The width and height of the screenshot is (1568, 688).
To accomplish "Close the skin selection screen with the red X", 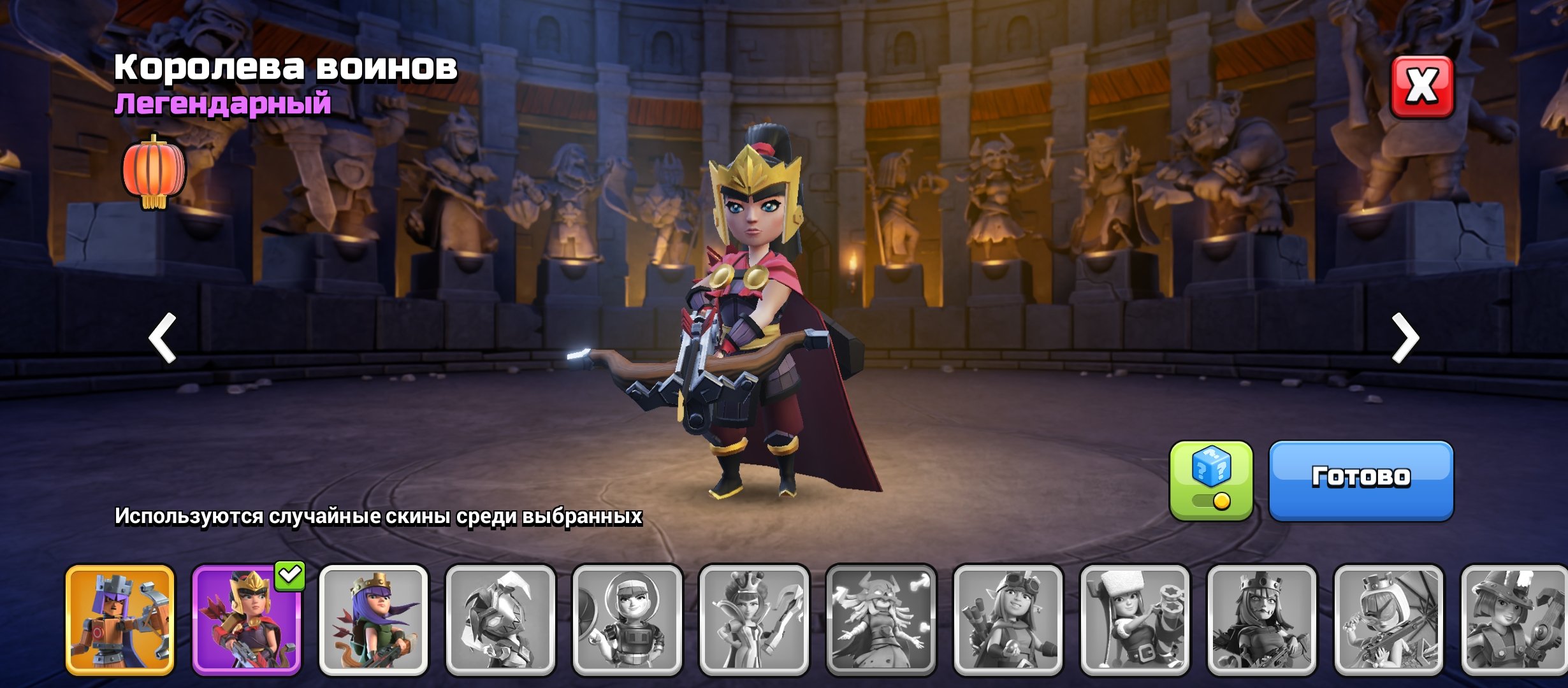I will (x=1421, y=87).
